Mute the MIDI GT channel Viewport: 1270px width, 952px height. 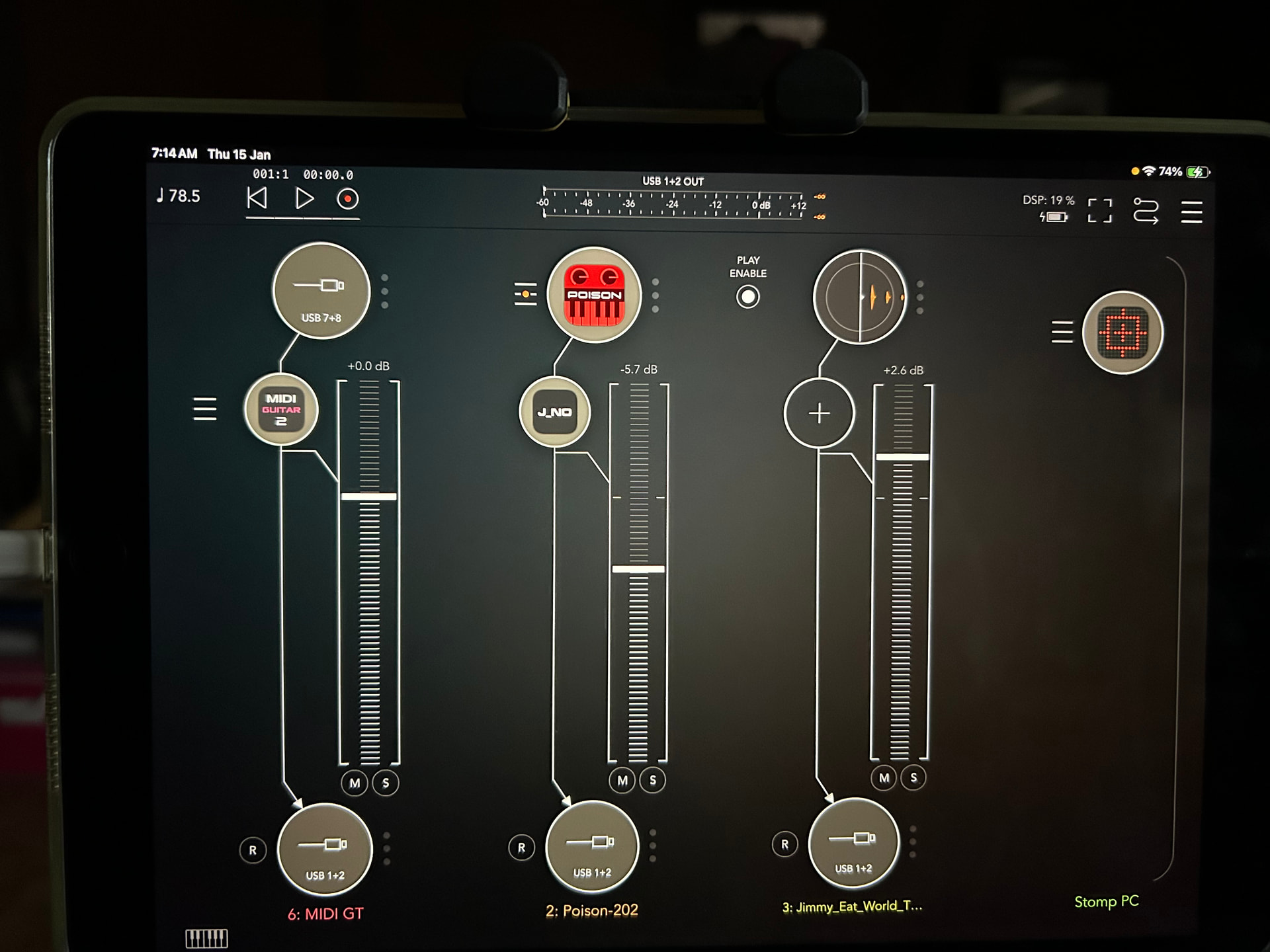point(355,783)
